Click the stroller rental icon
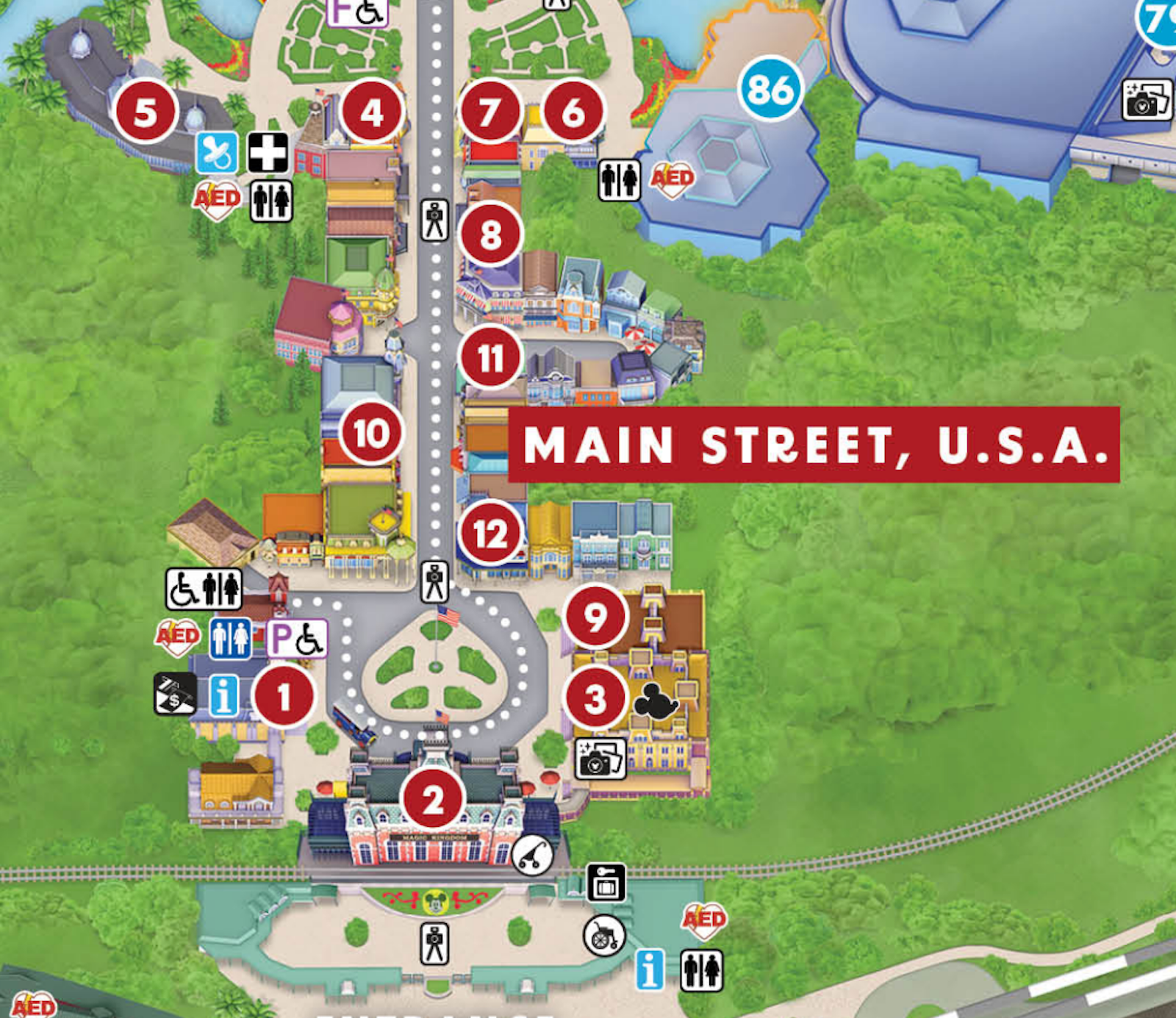 [x=532, y=854]
